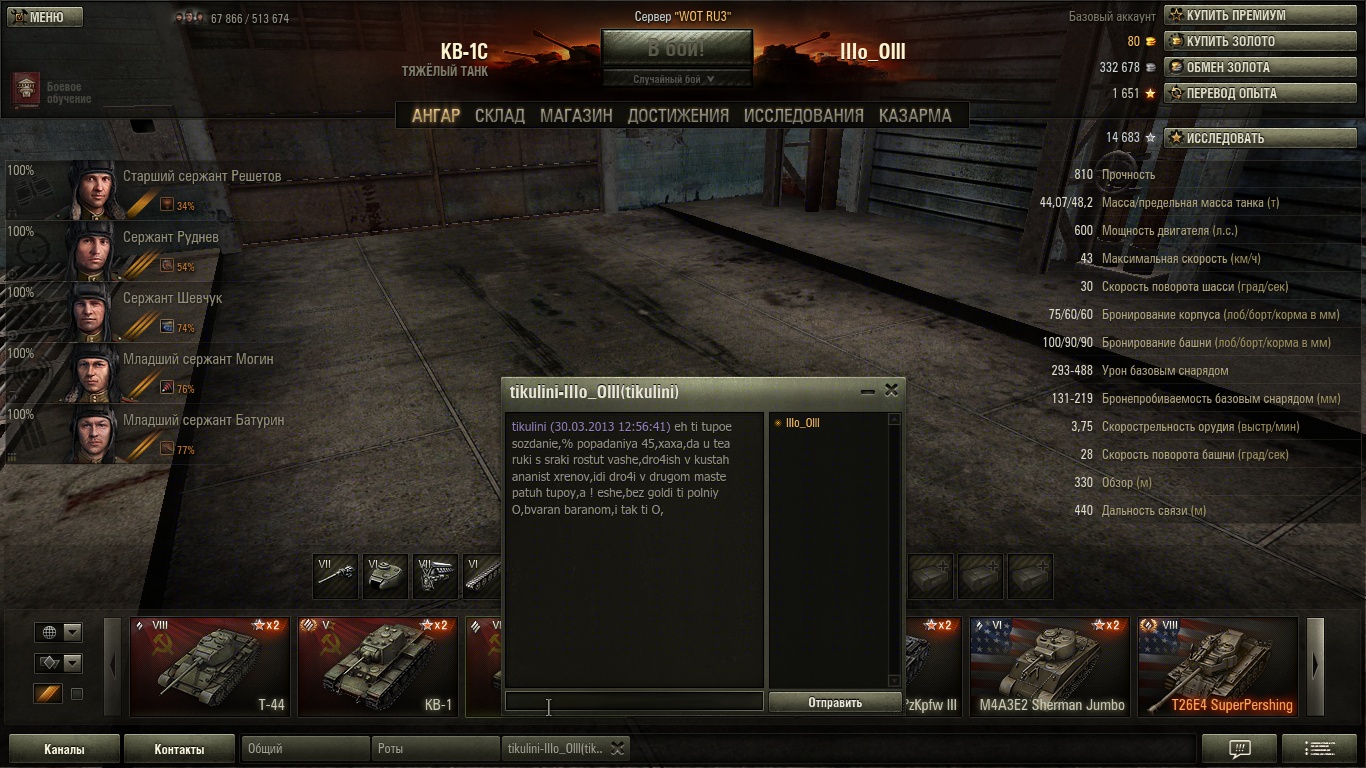Start battle with В бой! button
The image size is (1366, 768).
pyautogui.click(x=676, y=49)
